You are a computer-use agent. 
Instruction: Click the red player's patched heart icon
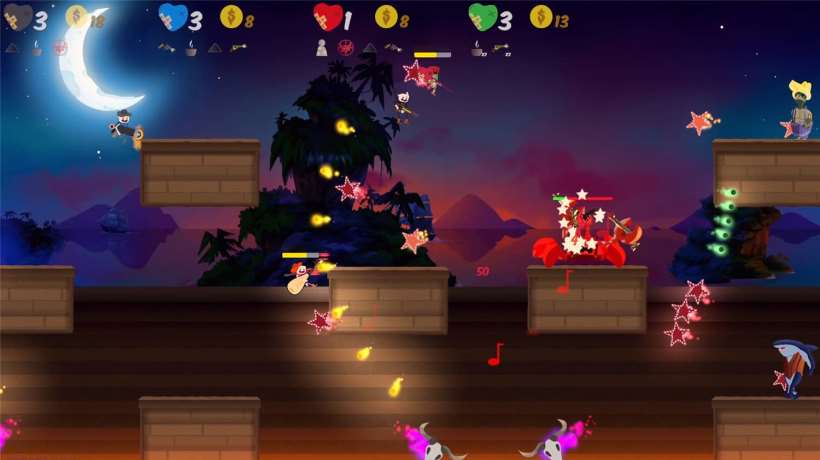click(x=327, y=16)
